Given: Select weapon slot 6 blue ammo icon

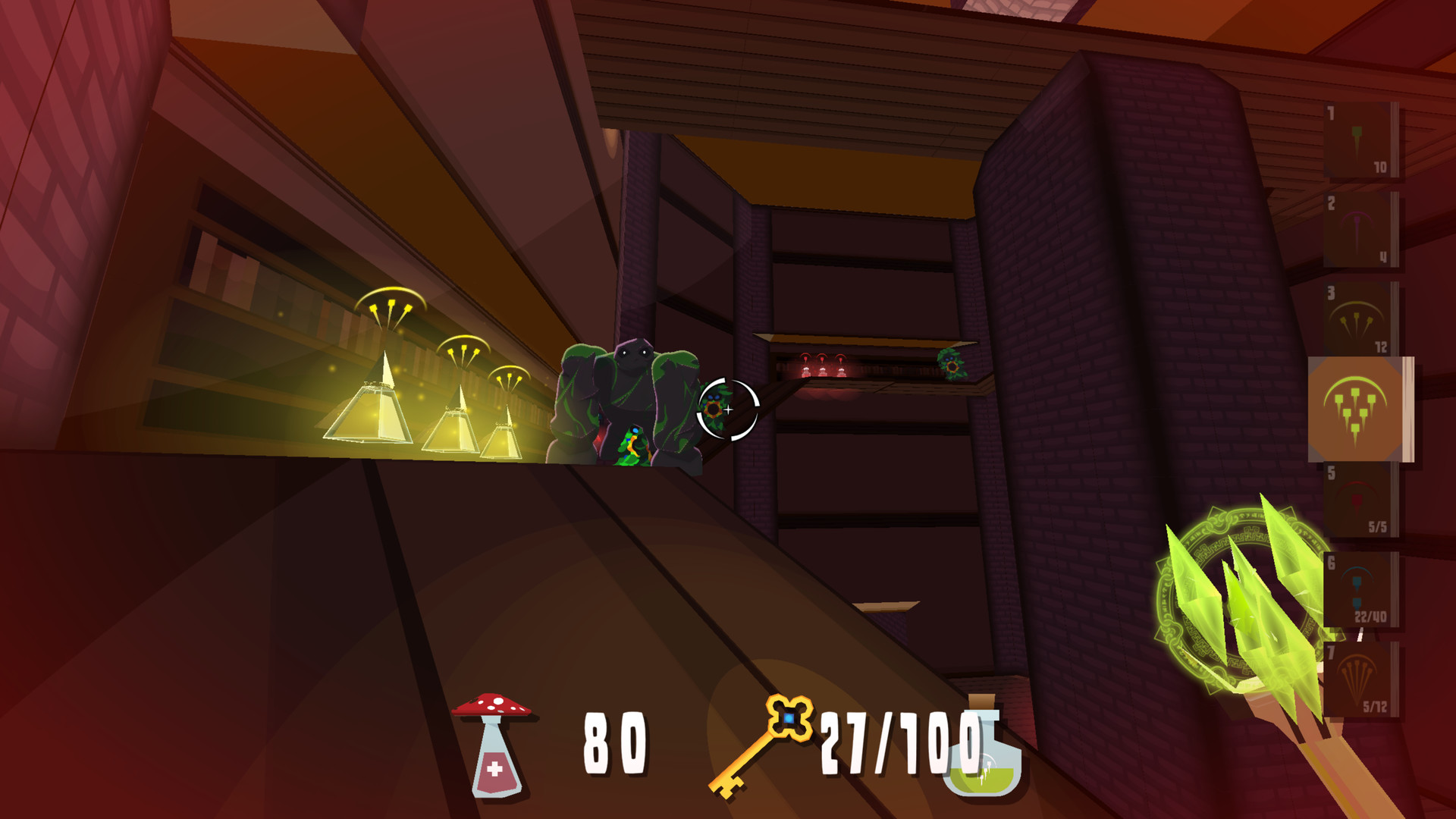Looking at the screenshot, I should [x=1360, y=588].
